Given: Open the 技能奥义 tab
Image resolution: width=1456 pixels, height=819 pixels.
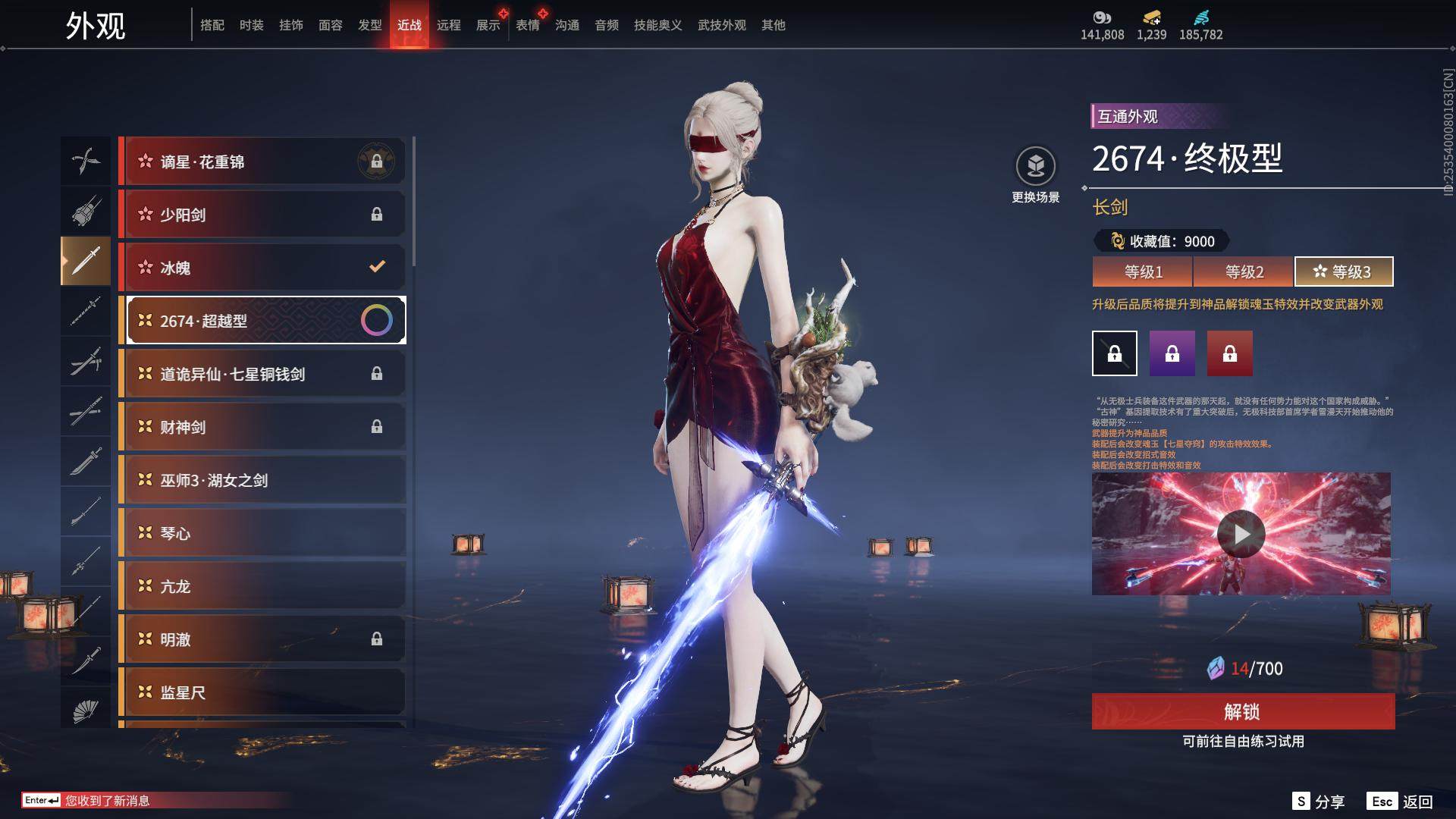Looking at the screenshot, I should pyautogui.click(x=657, y=25).
